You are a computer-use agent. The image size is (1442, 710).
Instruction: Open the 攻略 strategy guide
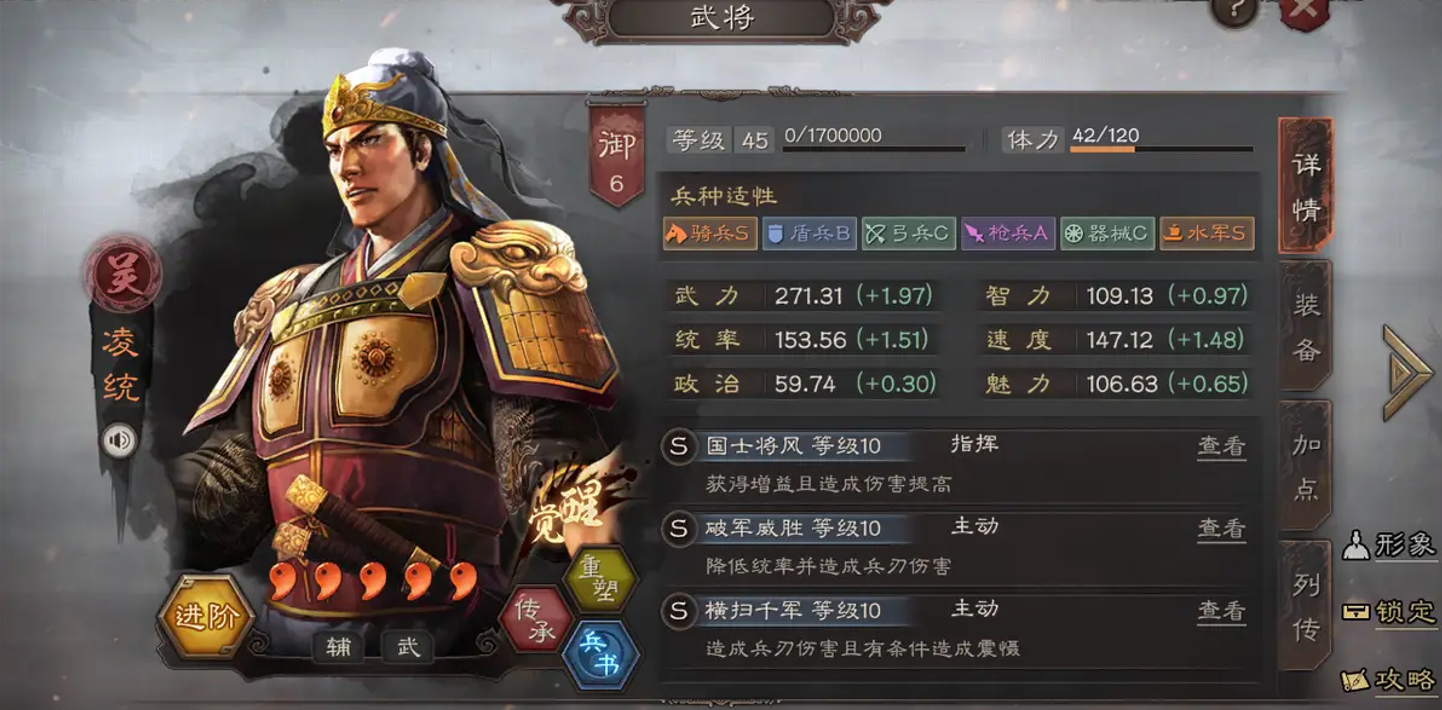1390,680
